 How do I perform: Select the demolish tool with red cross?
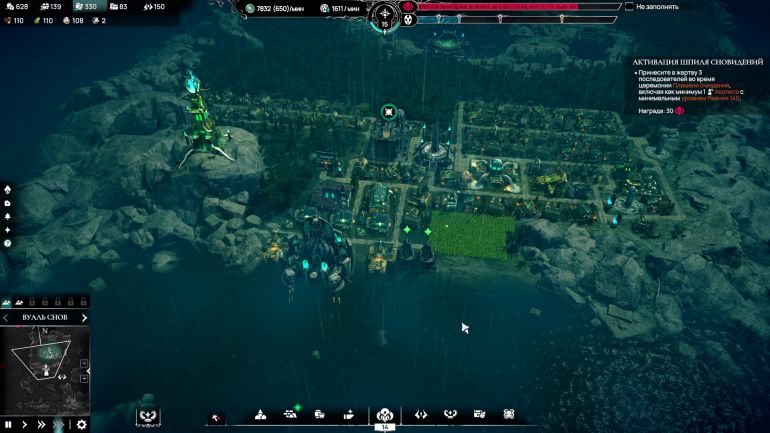coord(217,416)
